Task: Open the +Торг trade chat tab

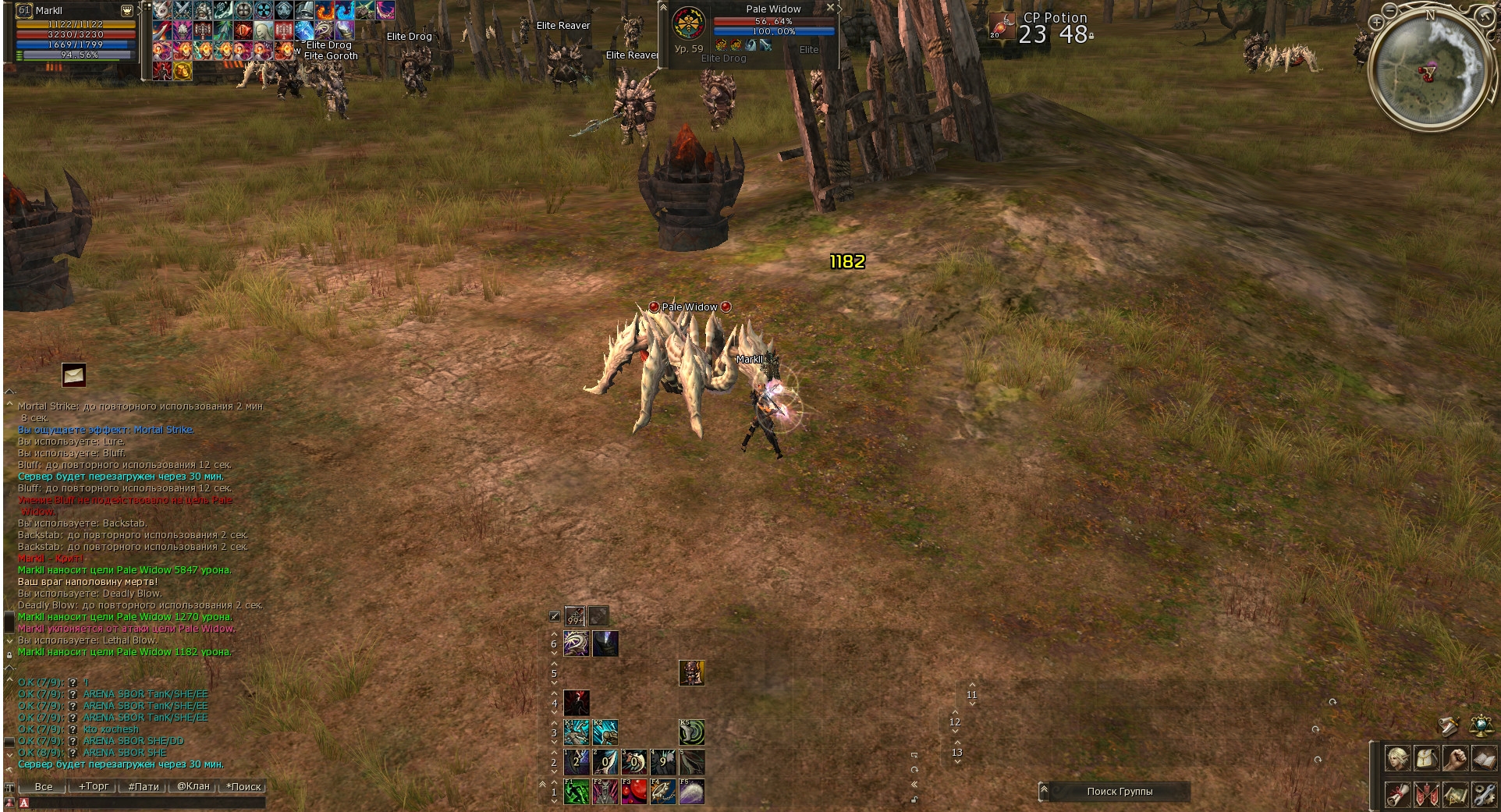Action: coord(94,786)
